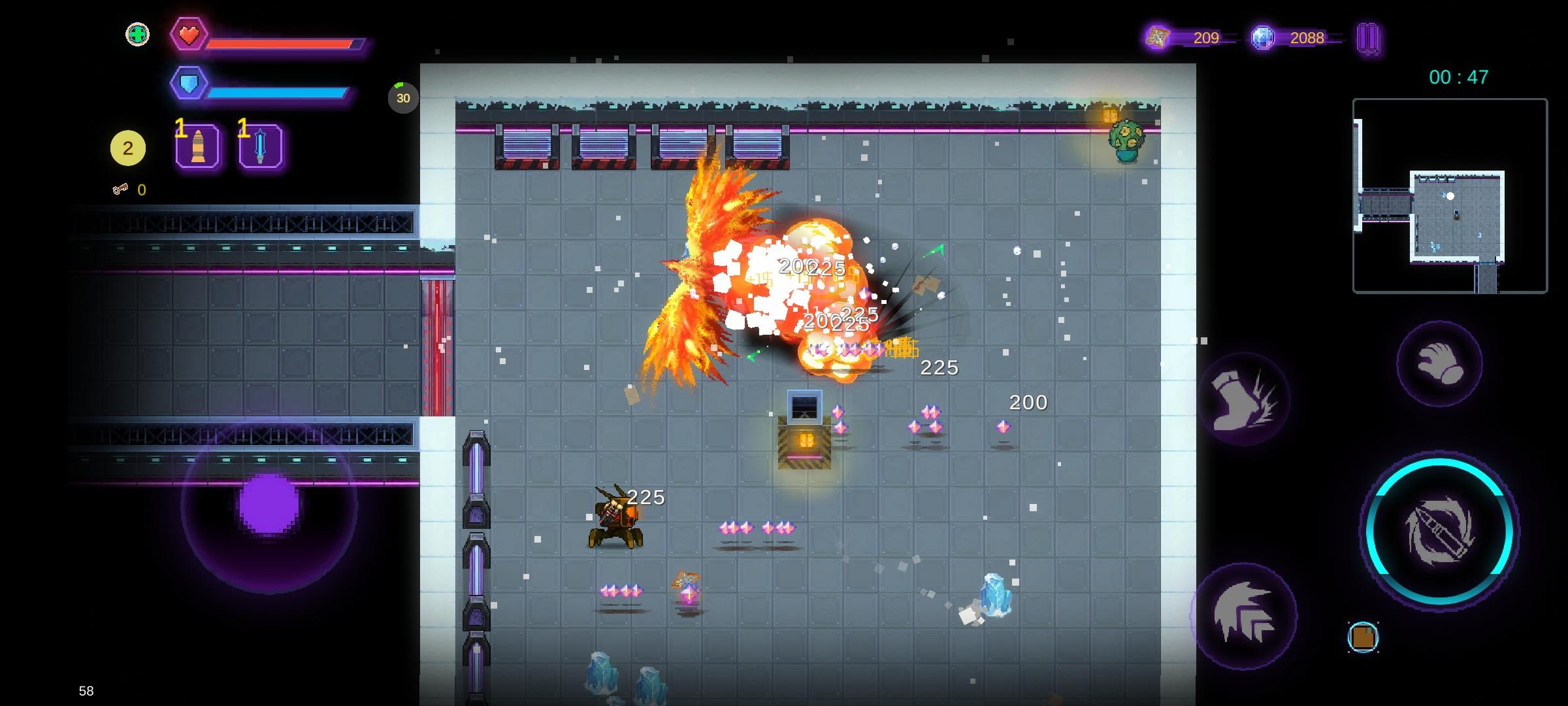Screen dimensions: 1568x706
Task: Tap the glove interact button
Action: (x=1439, y=363)
